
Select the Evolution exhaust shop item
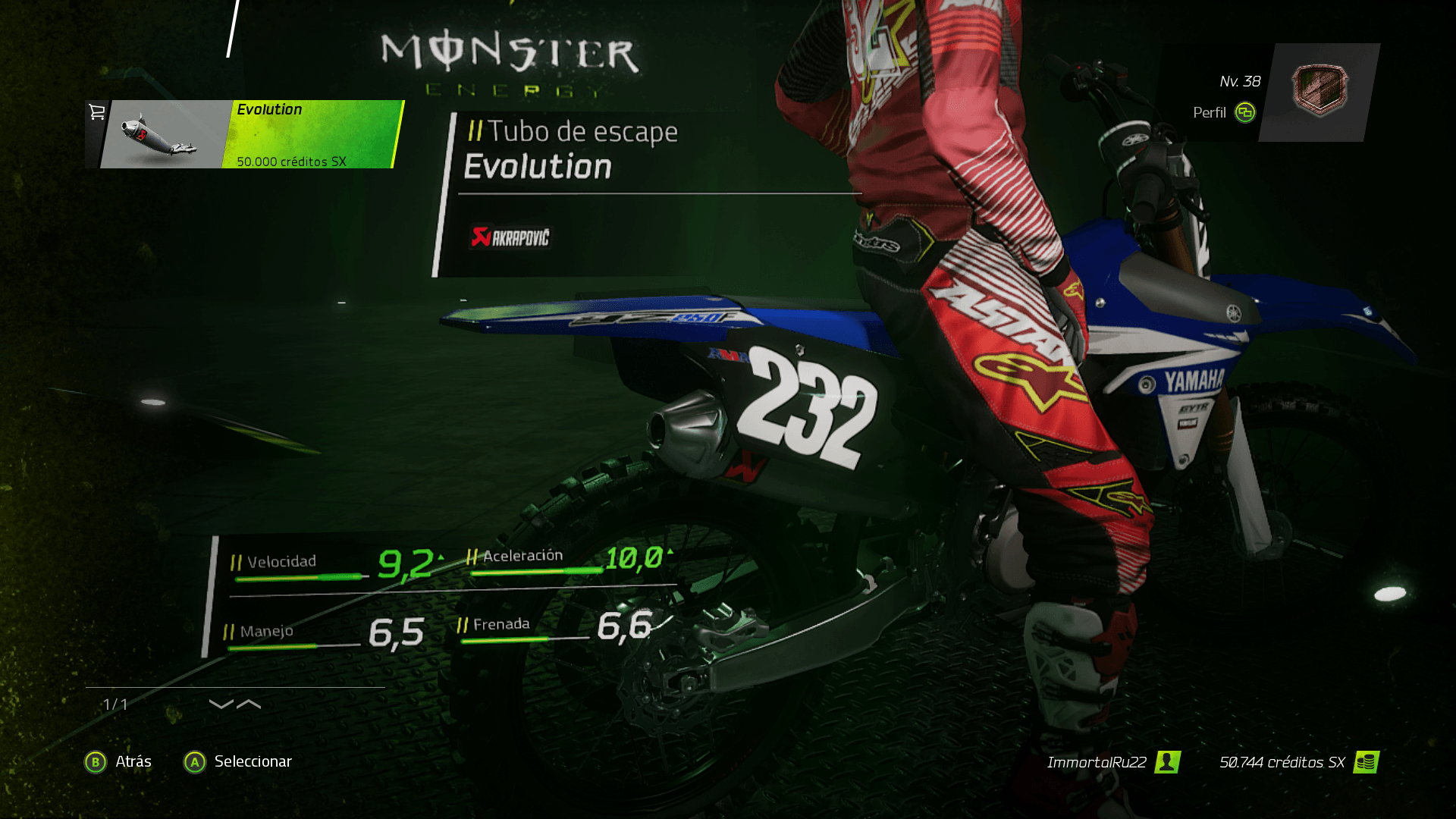(x=246, y=134)
